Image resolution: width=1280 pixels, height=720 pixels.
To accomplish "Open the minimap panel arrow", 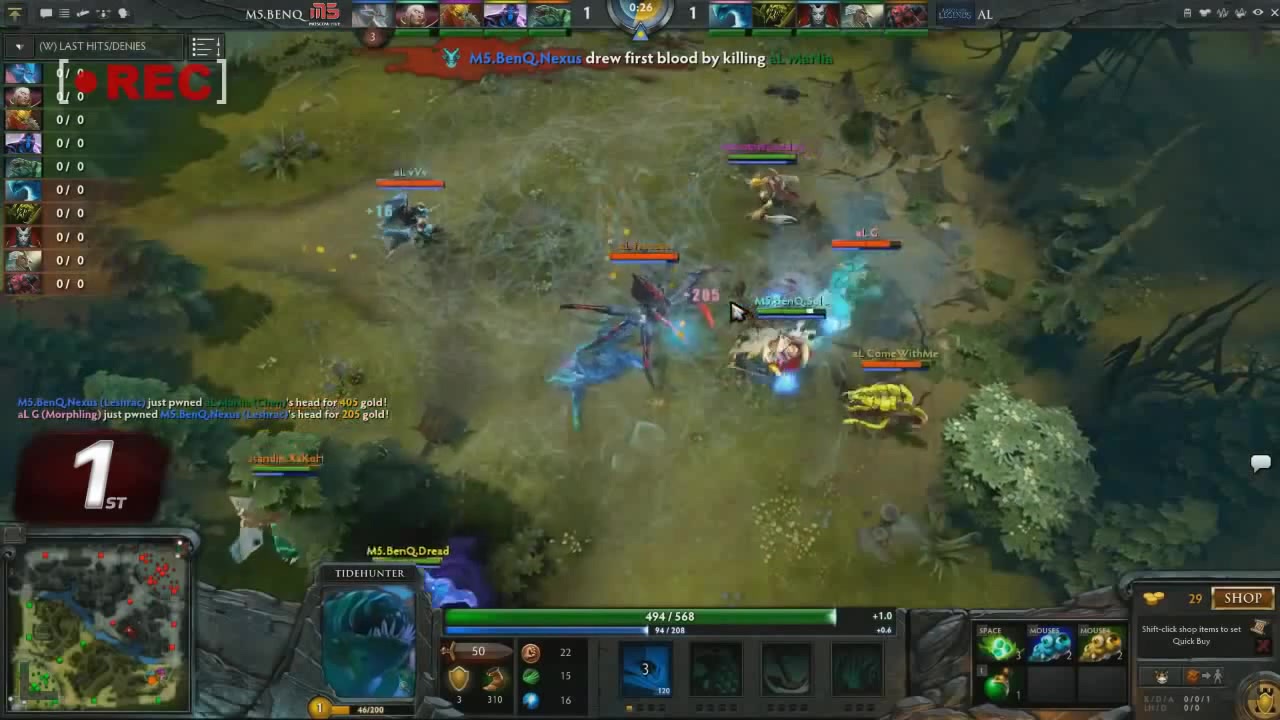I will (12, 535).
